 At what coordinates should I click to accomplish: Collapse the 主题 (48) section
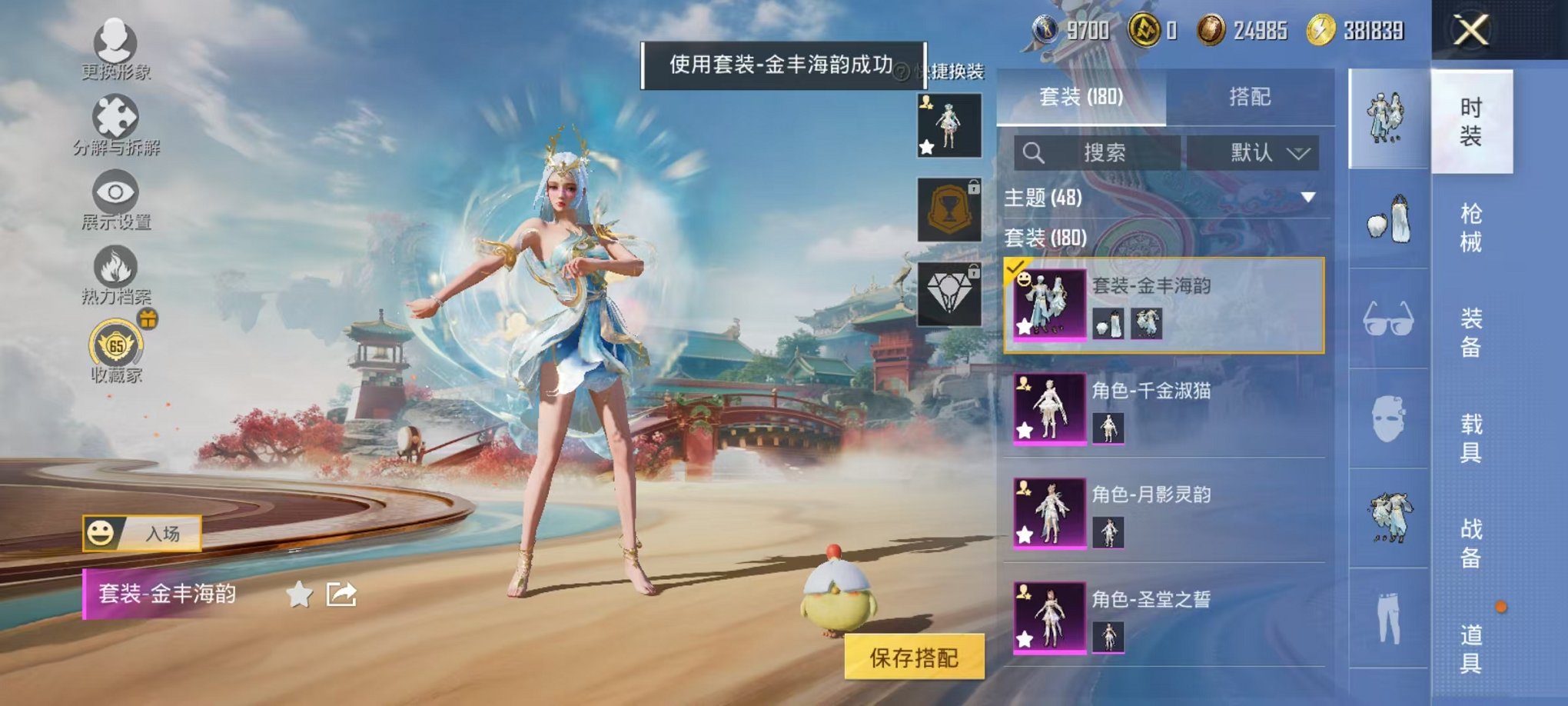[1307, 198]
